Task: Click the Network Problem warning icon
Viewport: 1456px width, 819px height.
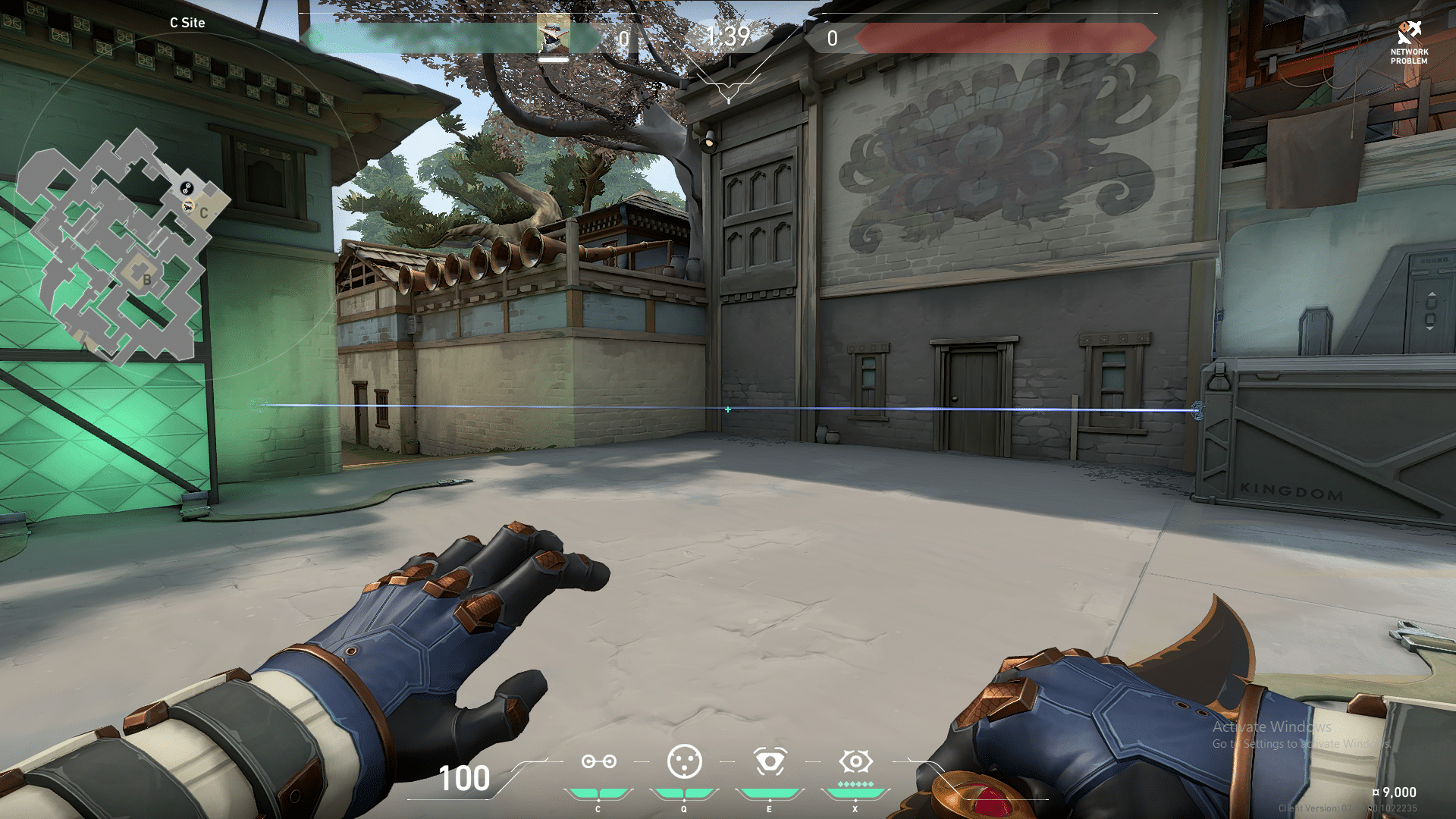Action: (1409, 33)
